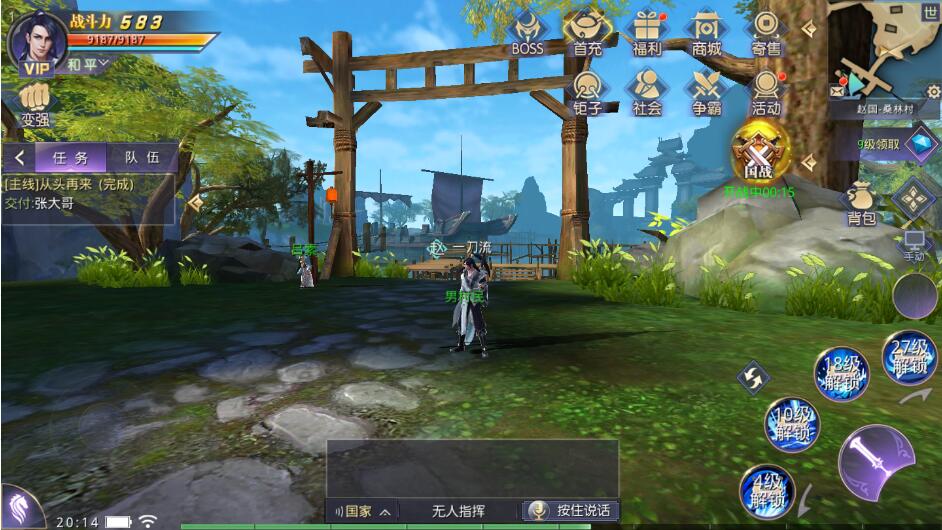Open the 背包 backpack
Screen dimensions: 942x530
[861, 203]
